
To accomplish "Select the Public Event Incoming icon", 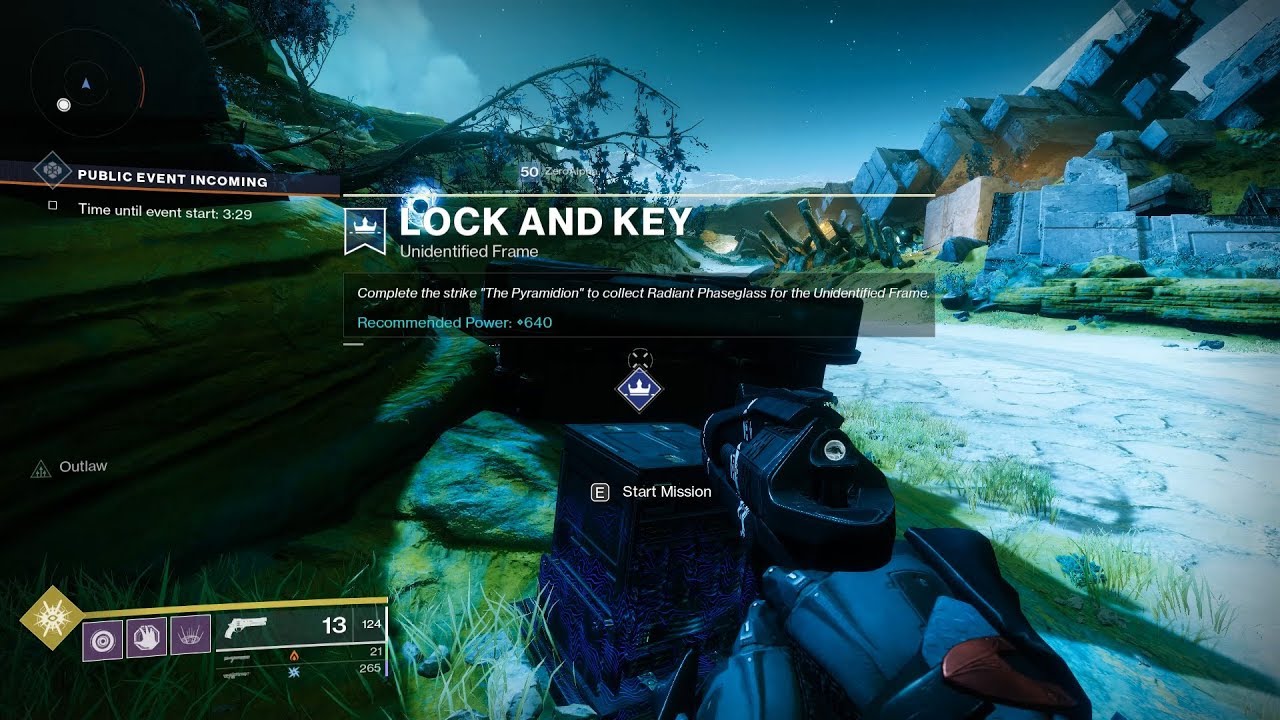I will tap(51, 170).
